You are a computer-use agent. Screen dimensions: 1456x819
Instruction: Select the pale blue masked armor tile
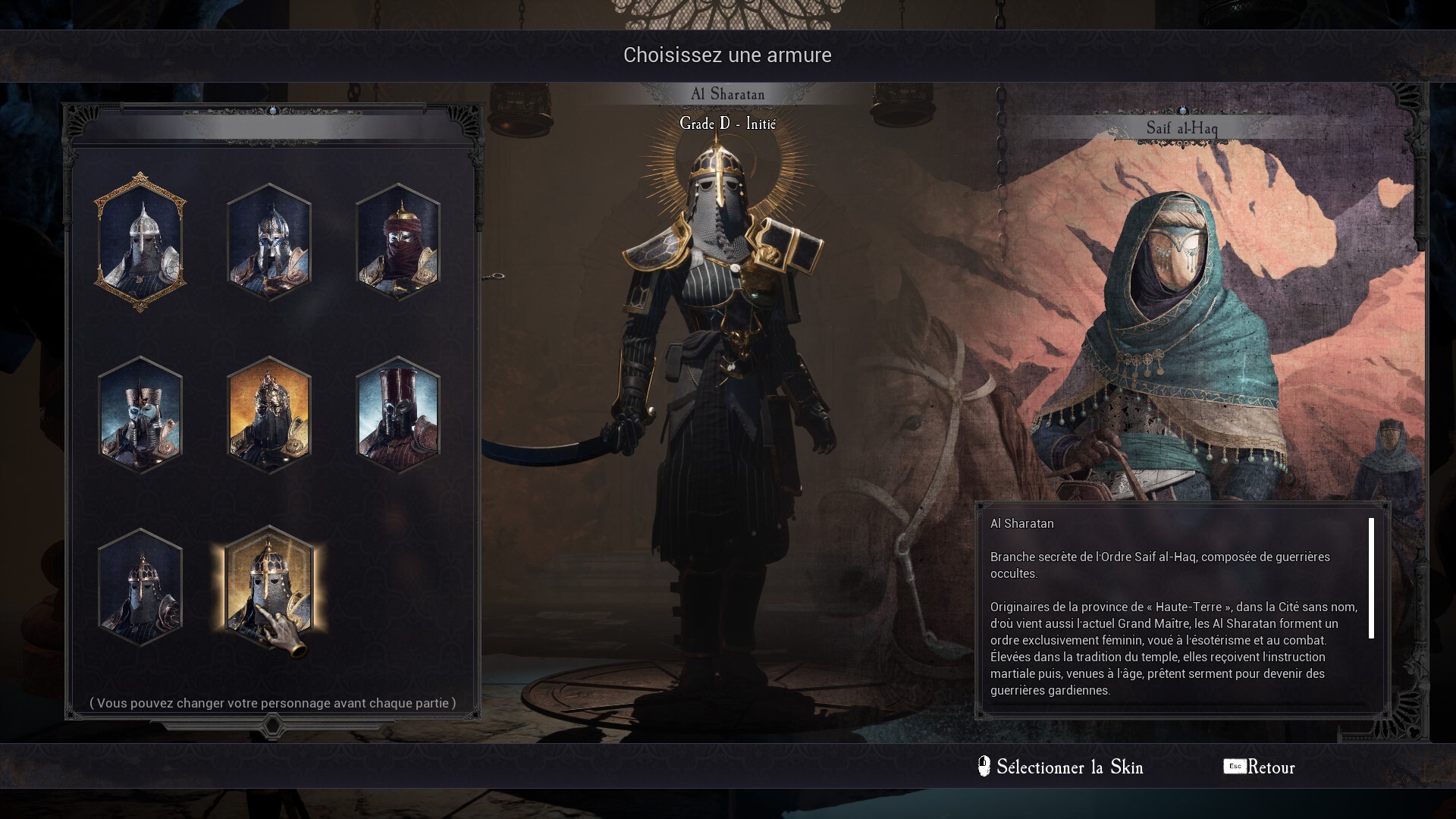tap(140, 415)
